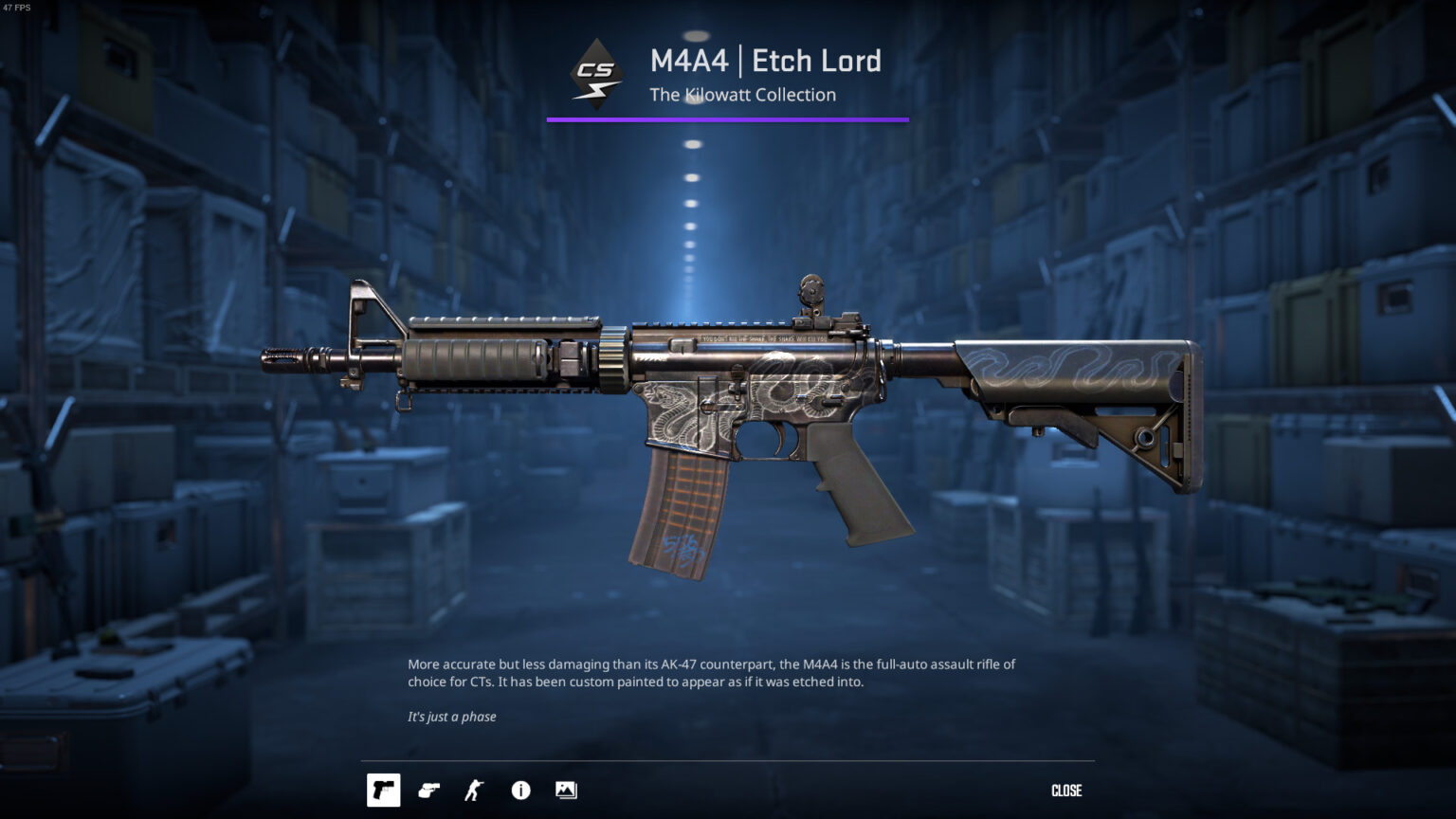1456x819 pixels.
Task: Click the M4A4 Etch Lord title
Action: pos(765,61)
